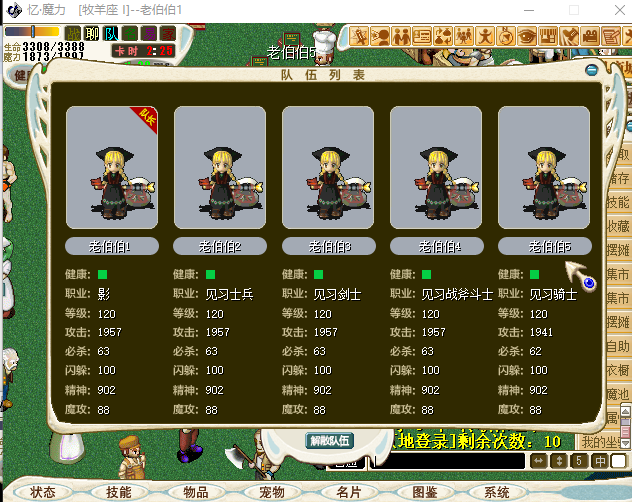
Task: Select 老伯伯3 character card
Action: coord(328,168)
